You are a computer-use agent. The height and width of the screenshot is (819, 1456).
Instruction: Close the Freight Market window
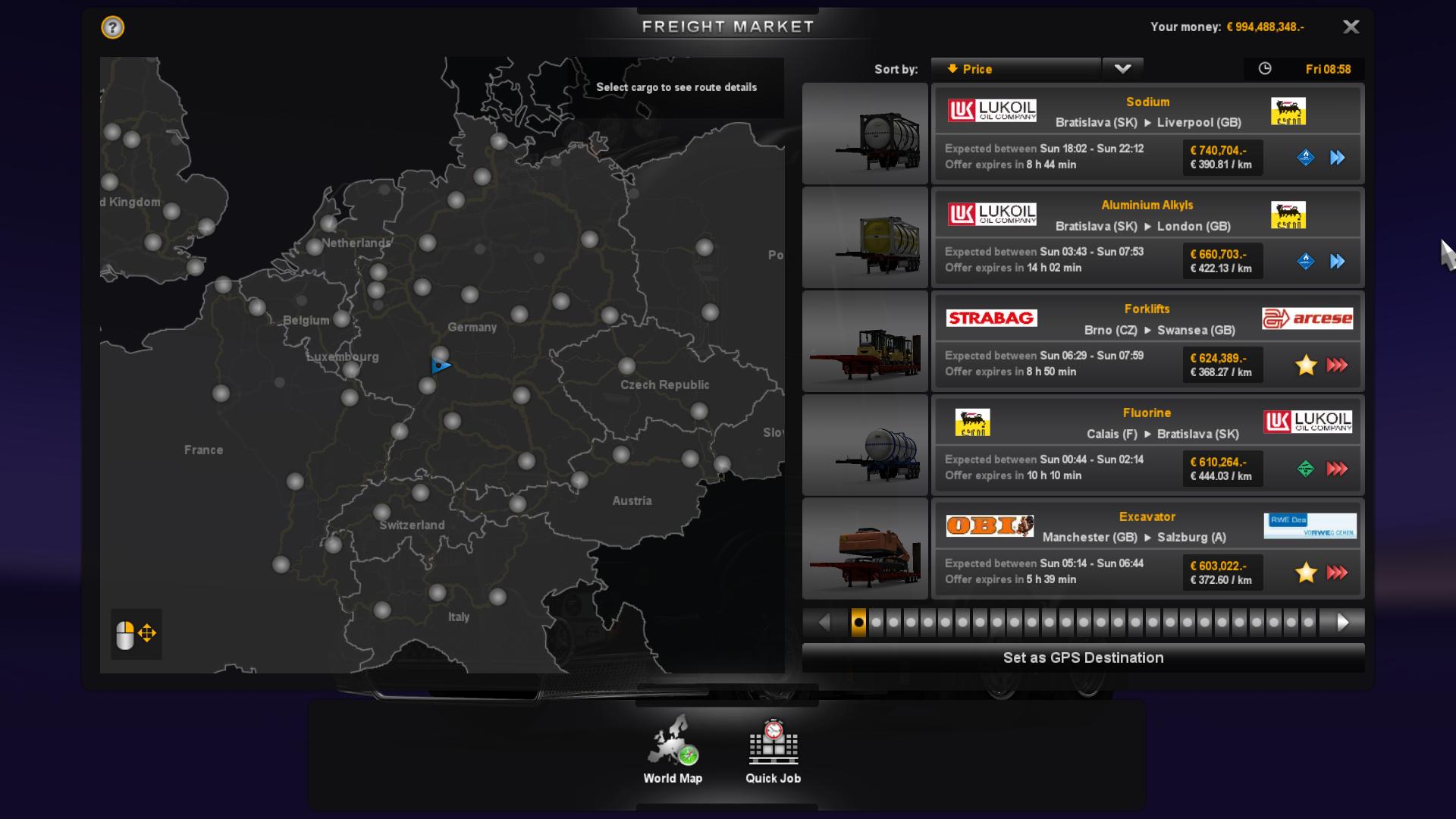click(1351, 27)
